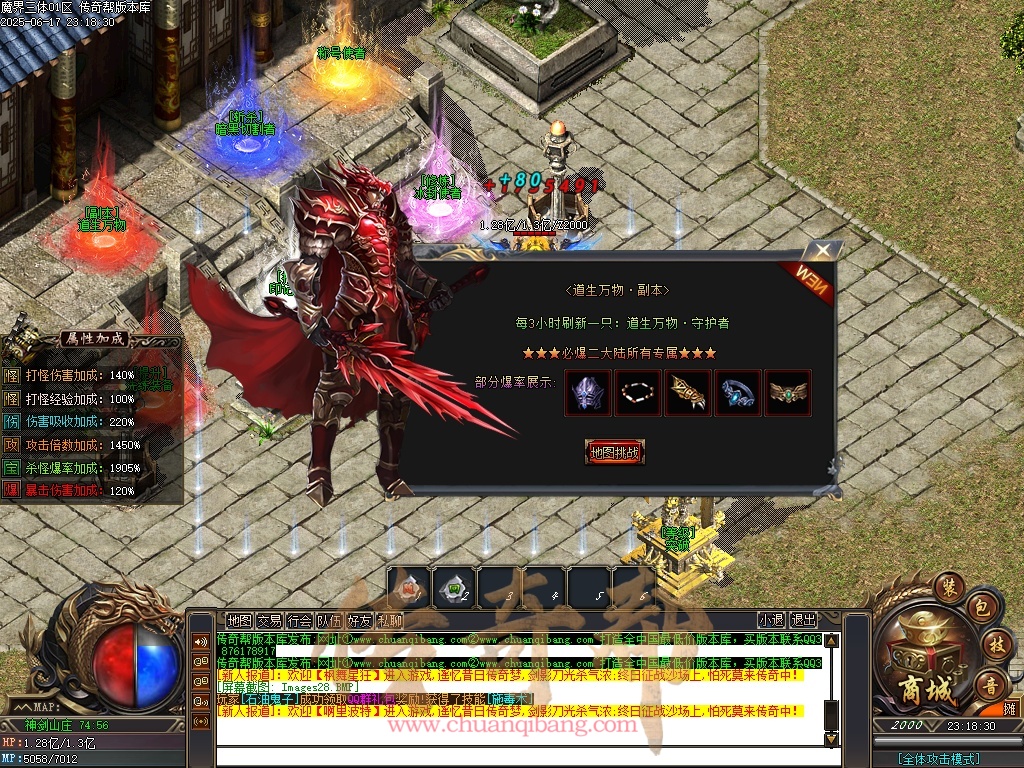
Task: Open the 交易 trade panel
Action: (269, 620)
